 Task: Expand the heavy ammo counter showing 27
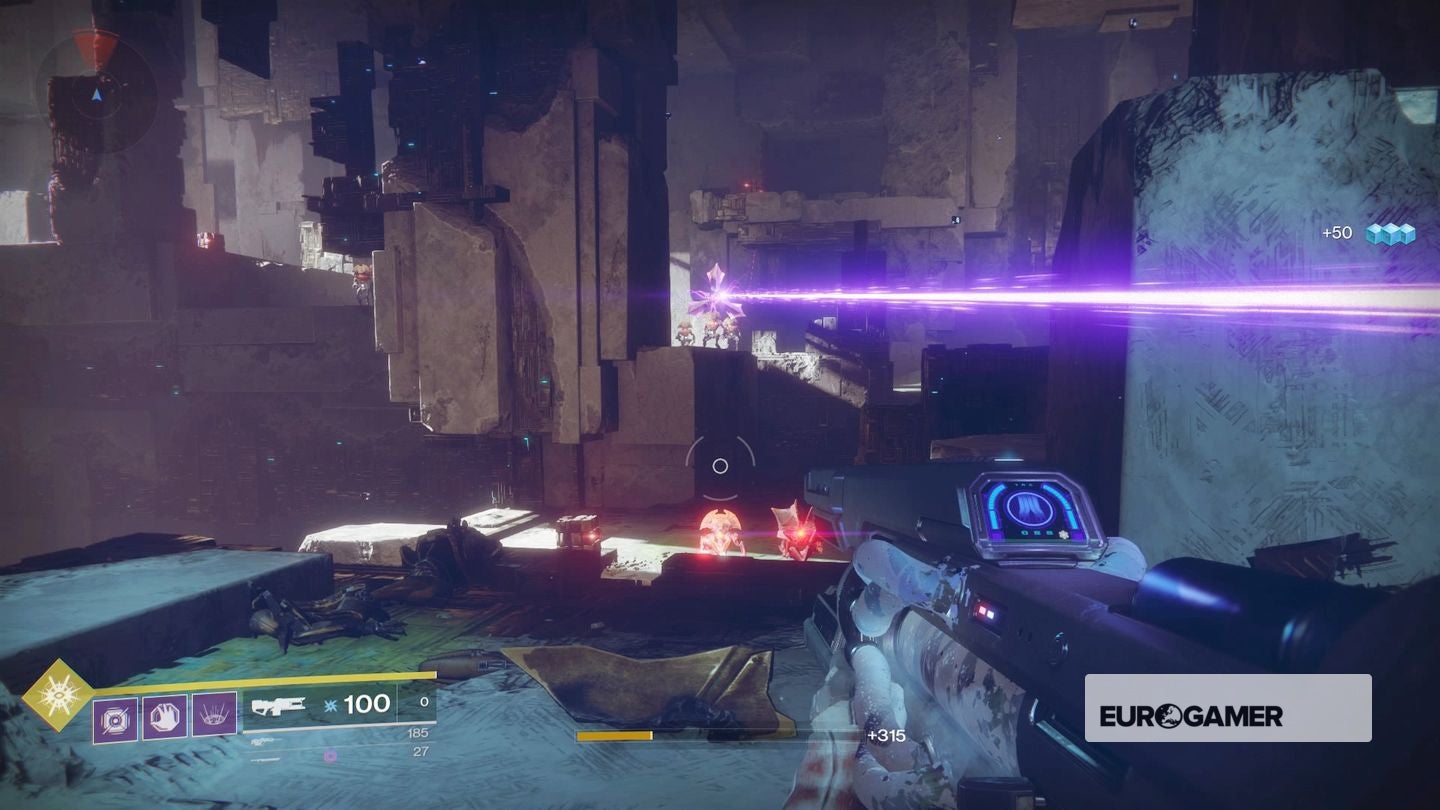coord(420,752)
